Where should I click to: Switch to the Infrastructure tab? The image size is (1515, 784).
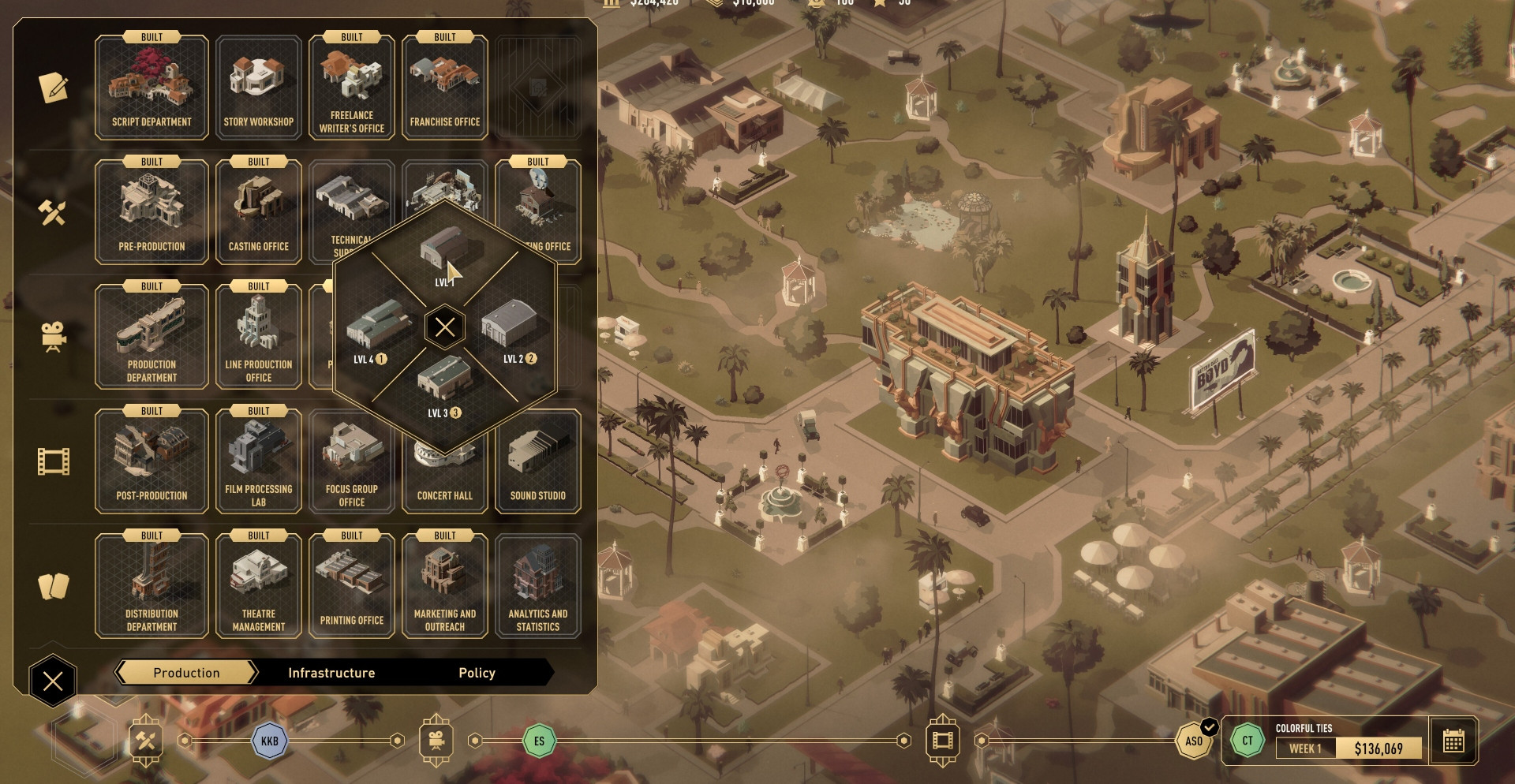tap(331, 673)
